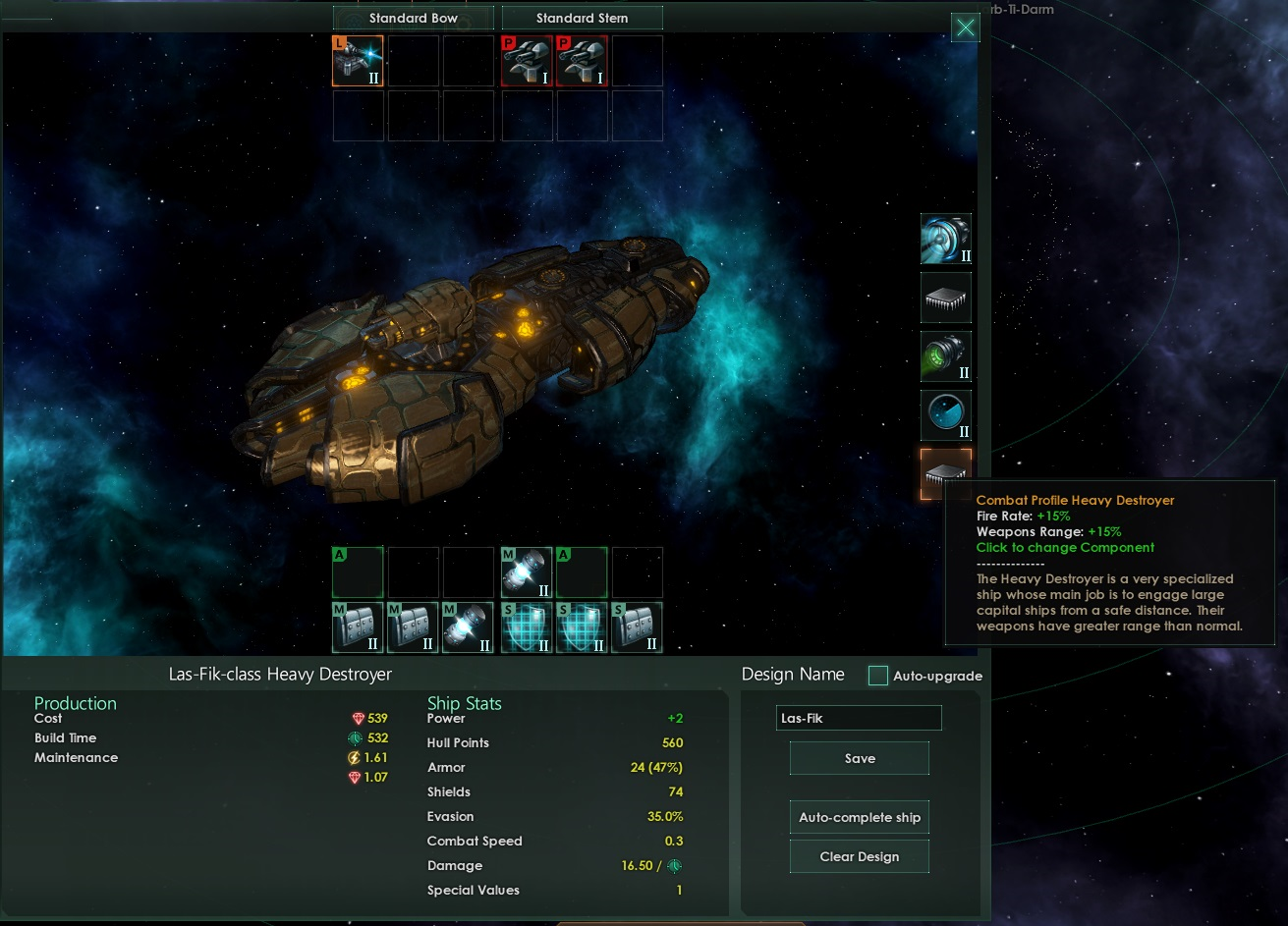Viewport: 1288px width, 926px height.
Task: Choose the radar sensor component slot
Action: 945,415
